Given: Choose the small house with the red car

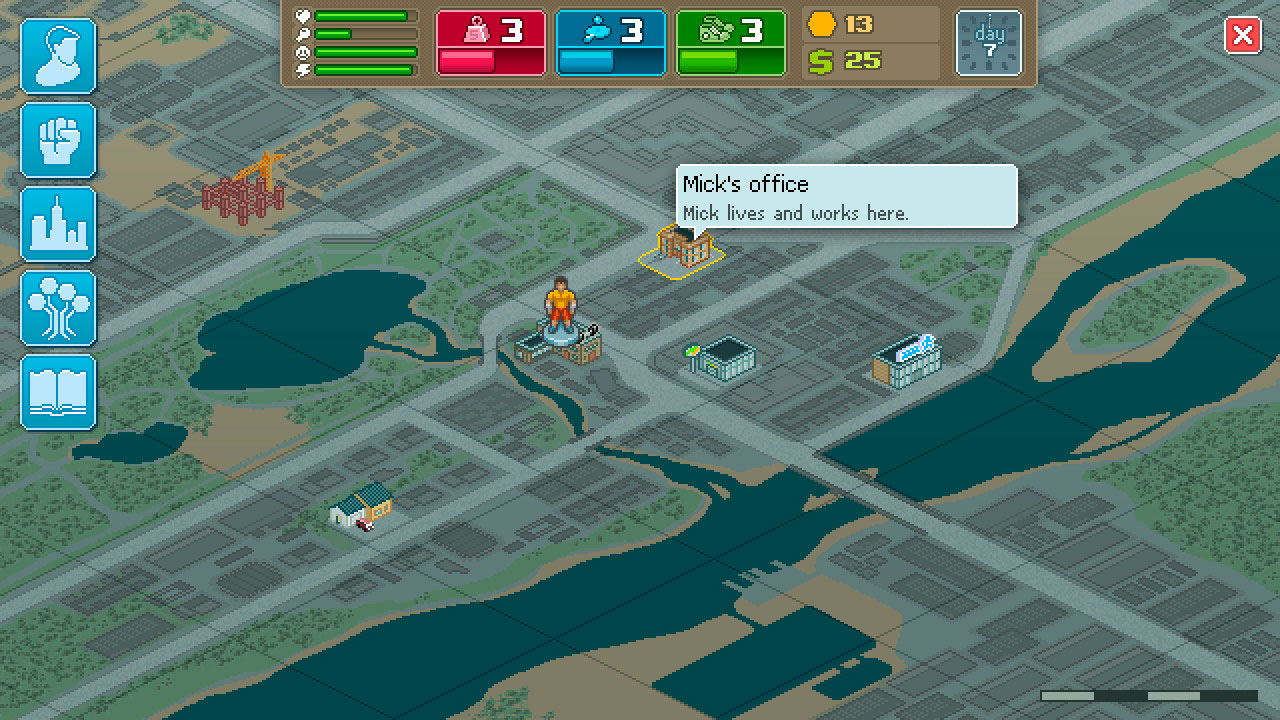Looking at the screenshot, I should 361,505.
